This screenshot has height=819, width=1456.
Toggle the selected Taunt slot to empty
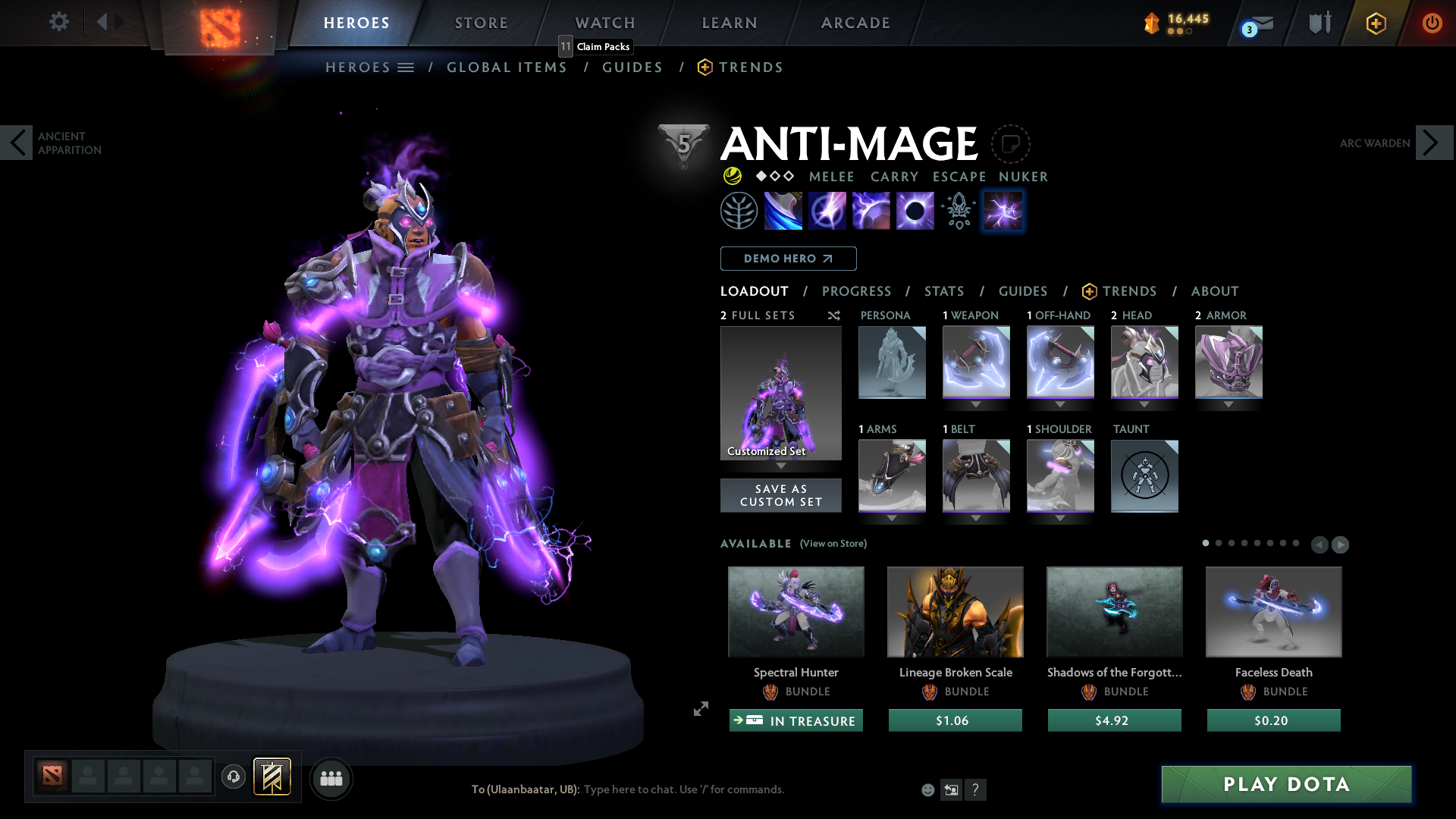point(1144,476)
